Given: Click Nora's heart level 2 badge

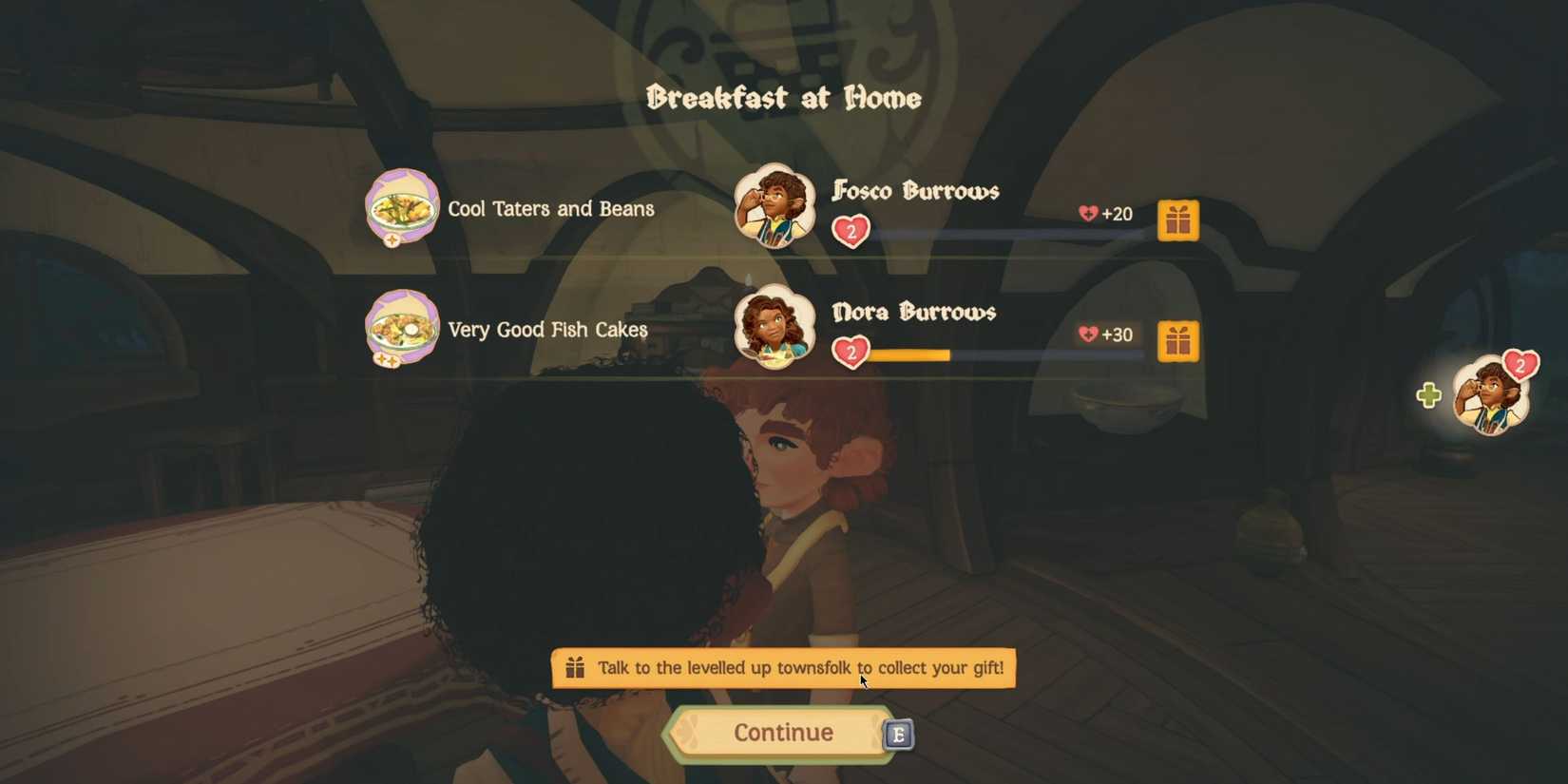Looking at the screenshot, I should tap(852, 353).
